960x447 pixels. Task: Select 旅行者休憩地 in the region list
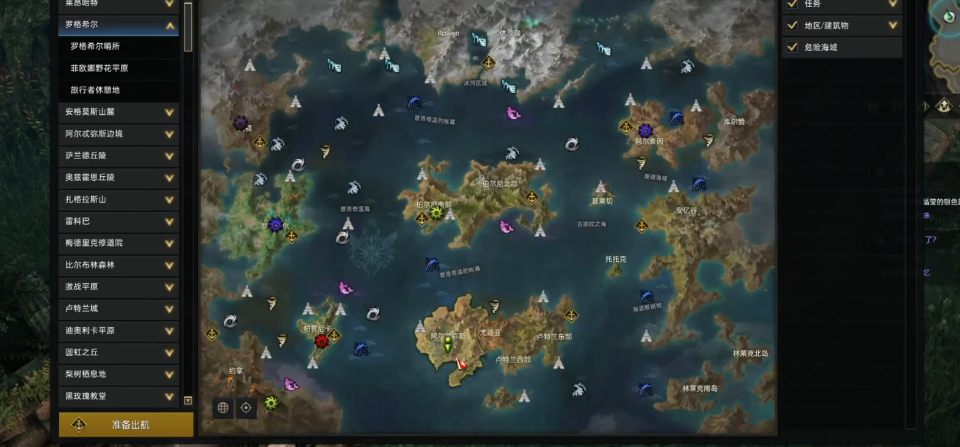click(x=96, y=90)
